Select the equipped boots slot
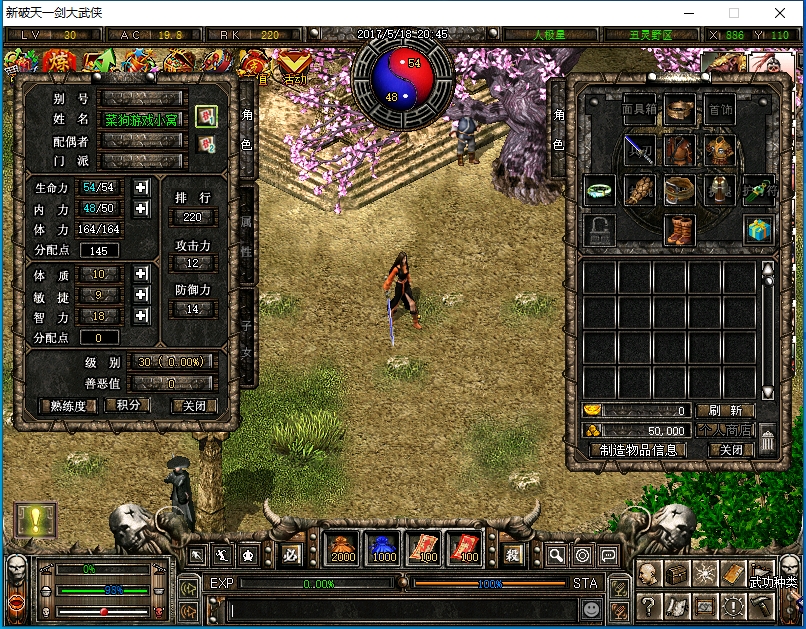Screen dimensions: 806x629 680,229
